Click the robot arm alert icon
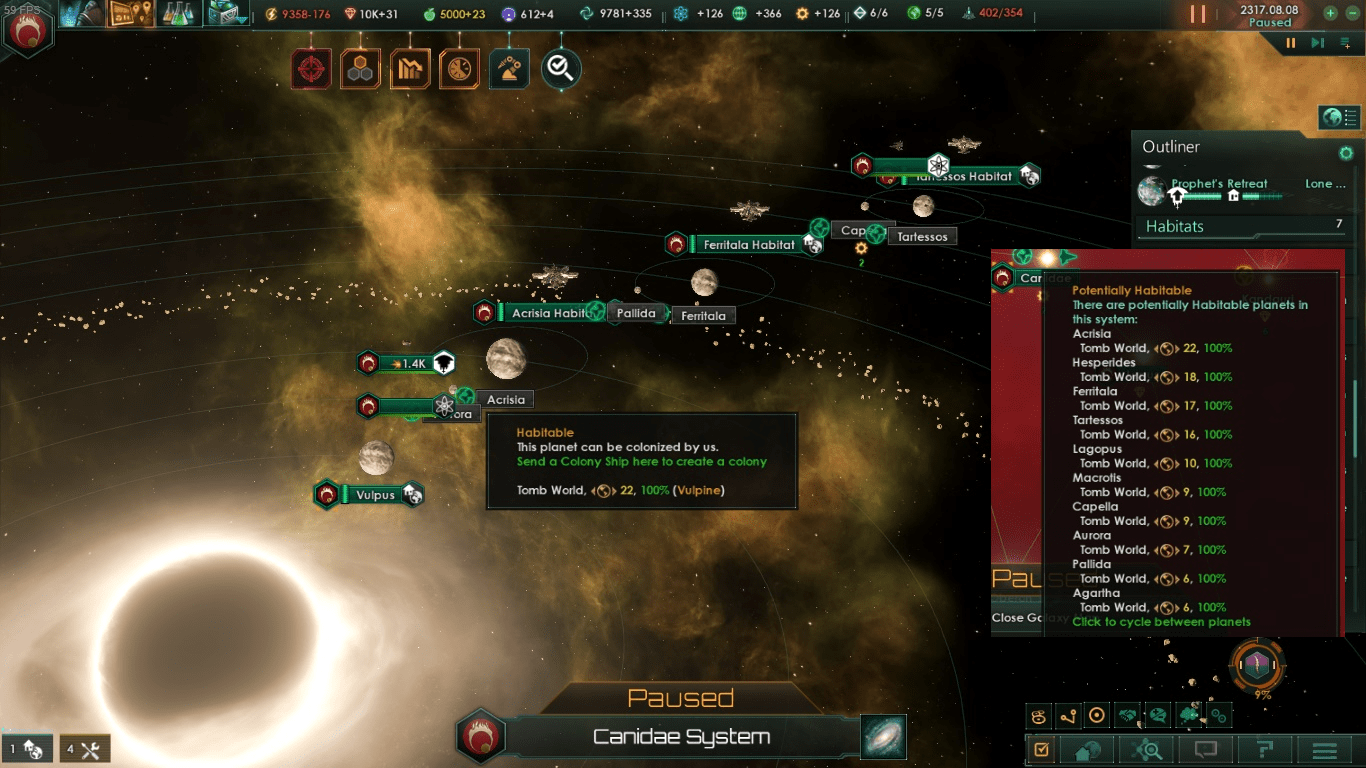This screenshot has height=768, width=1366. (x=509, y=68)
